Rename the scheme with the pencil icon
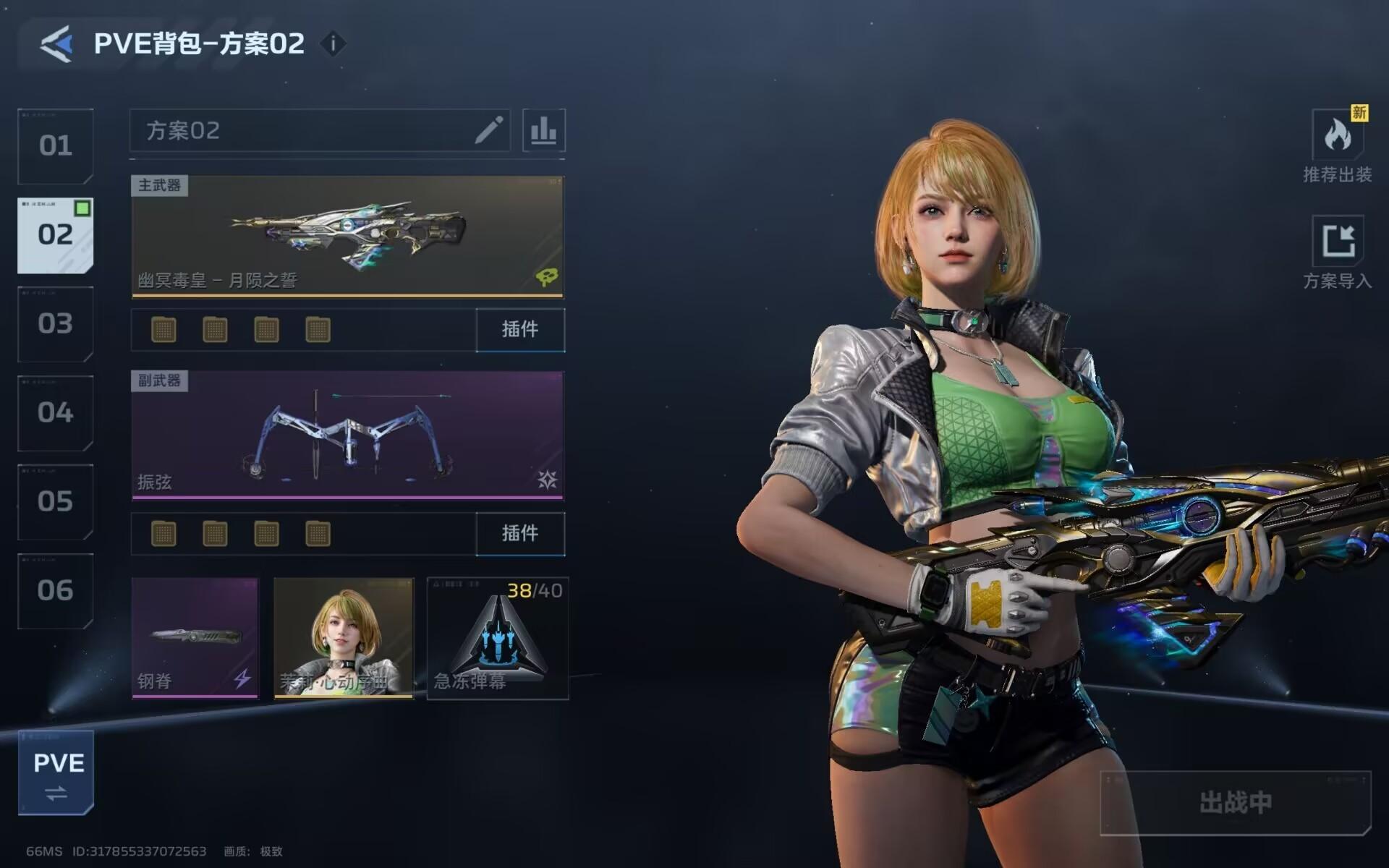 pos(488,131)
